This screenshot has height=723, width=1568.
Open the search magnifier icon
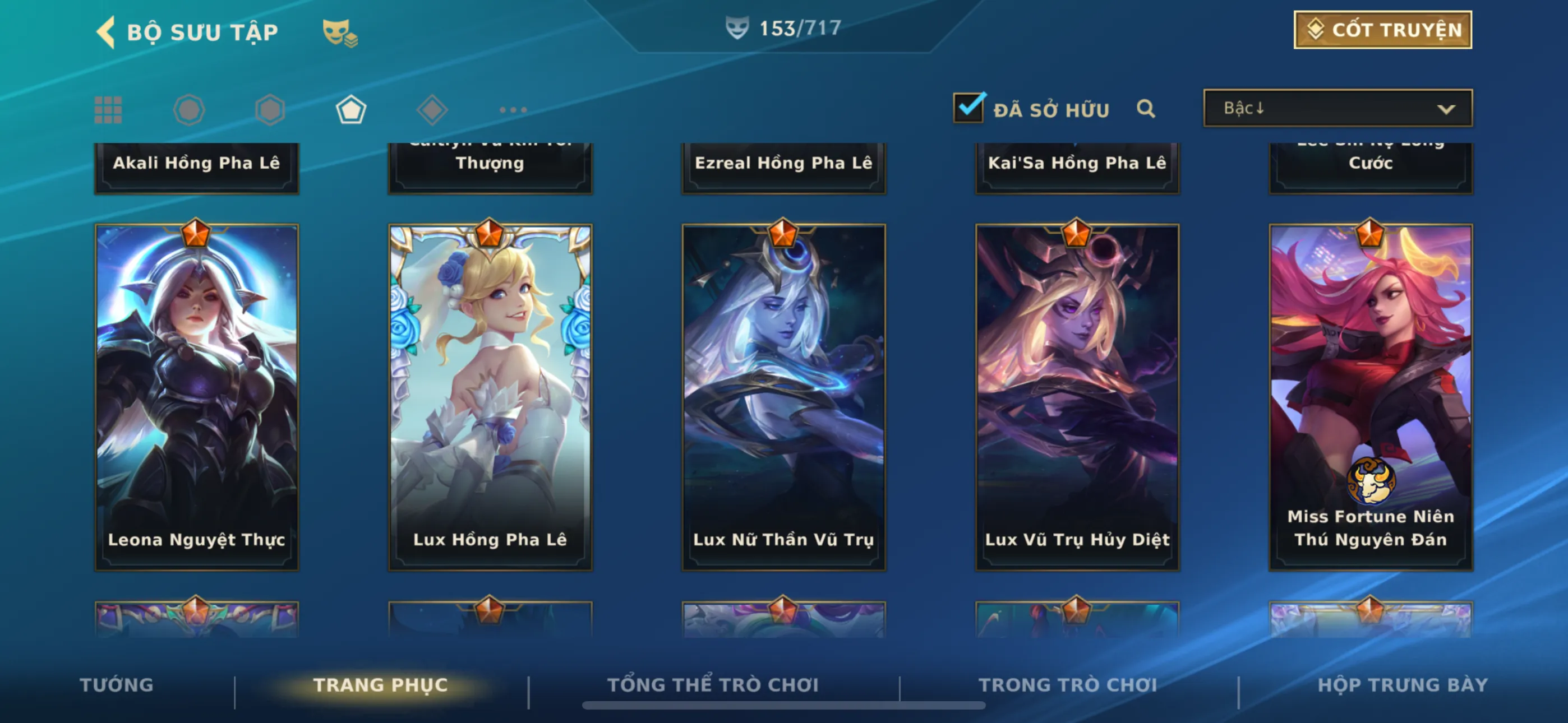pyautogui.click(x=1146, y=109)
